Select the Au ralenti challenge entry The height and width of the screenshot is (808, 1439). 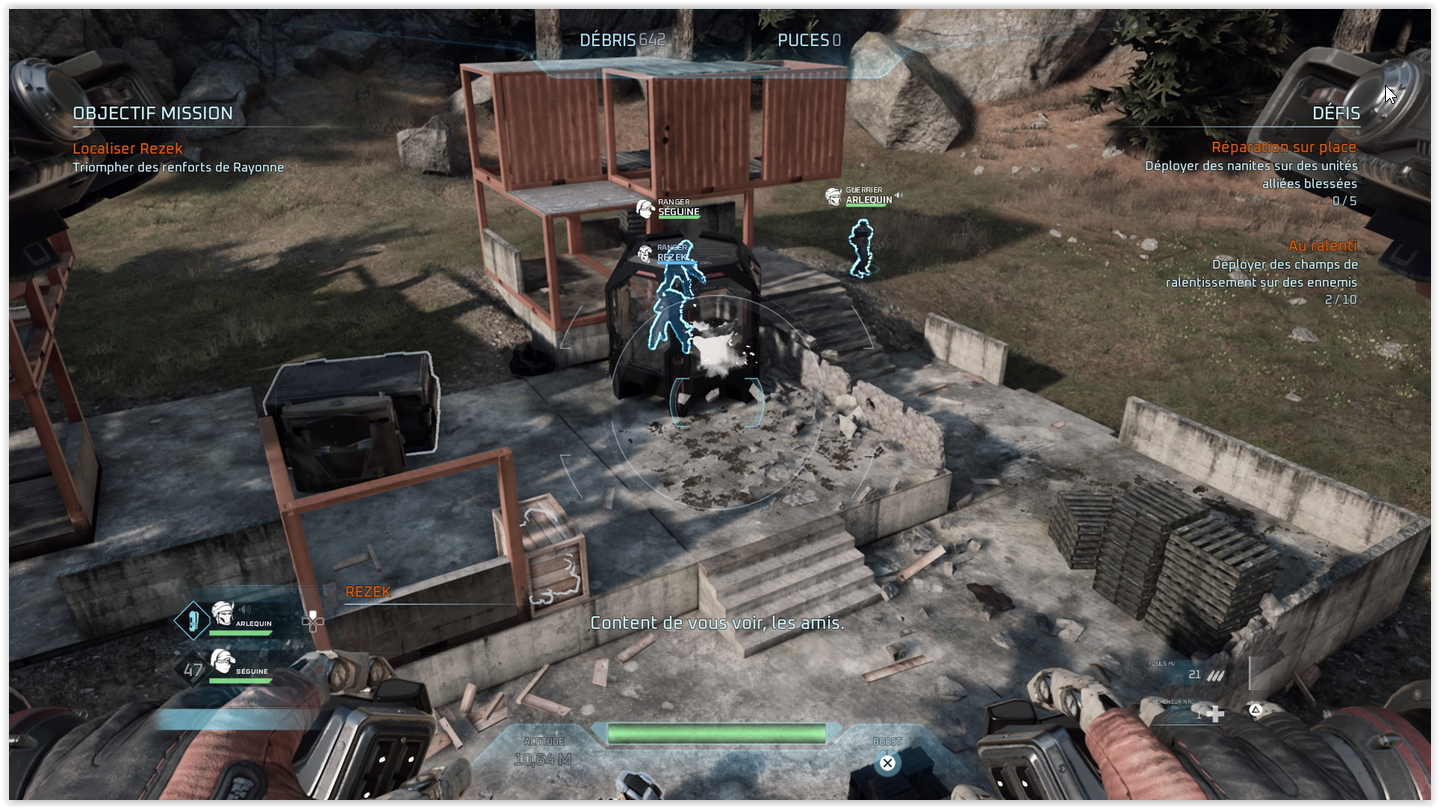tap(1322, 245)
